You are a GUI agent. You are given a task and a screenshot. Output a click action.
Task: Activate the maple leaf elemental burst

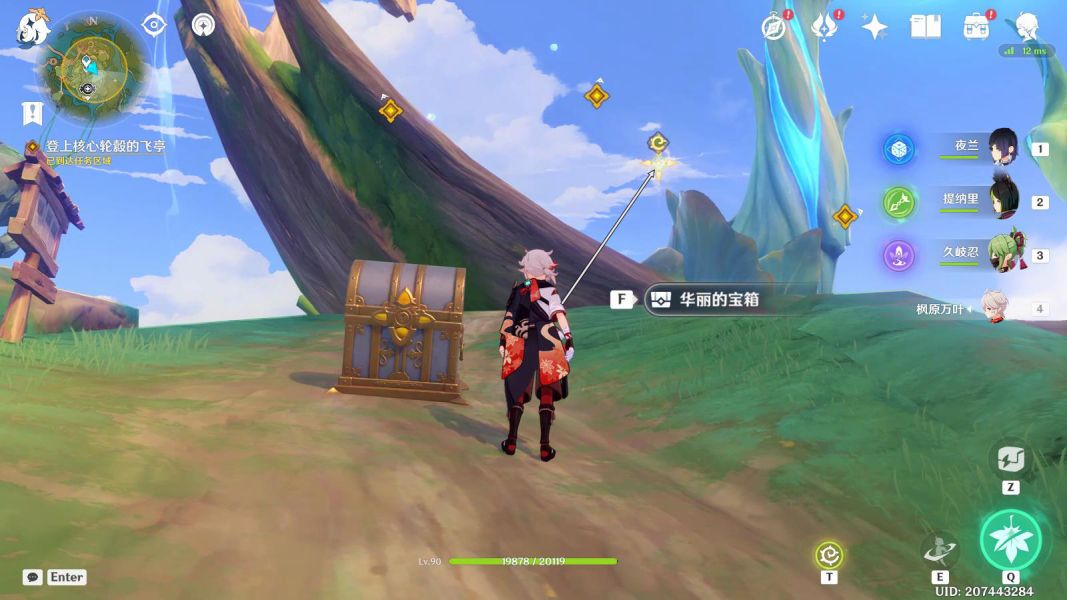pyautogui.click(x=1010, y=539)
